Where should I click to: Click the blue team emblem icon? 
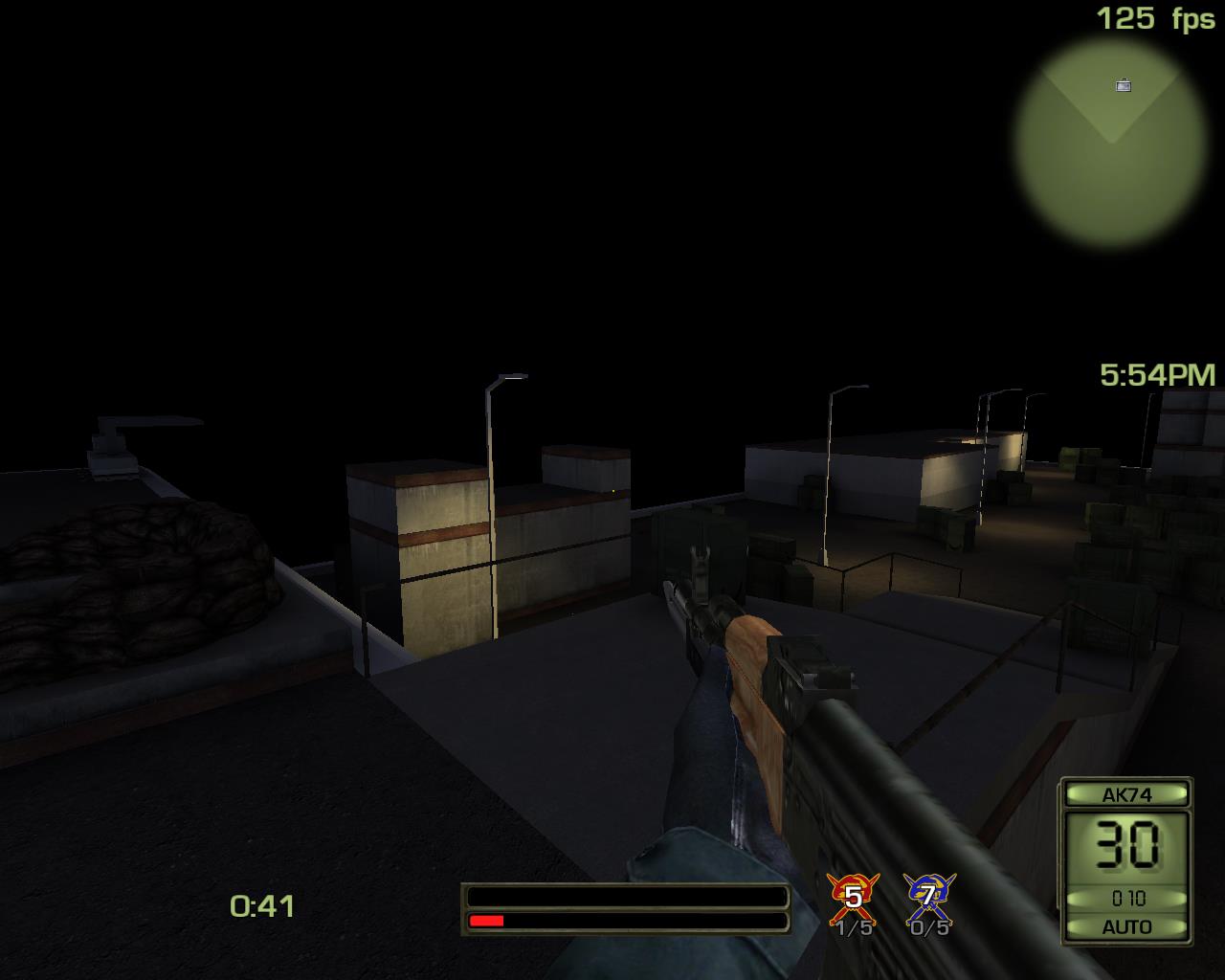coord(927,897)
